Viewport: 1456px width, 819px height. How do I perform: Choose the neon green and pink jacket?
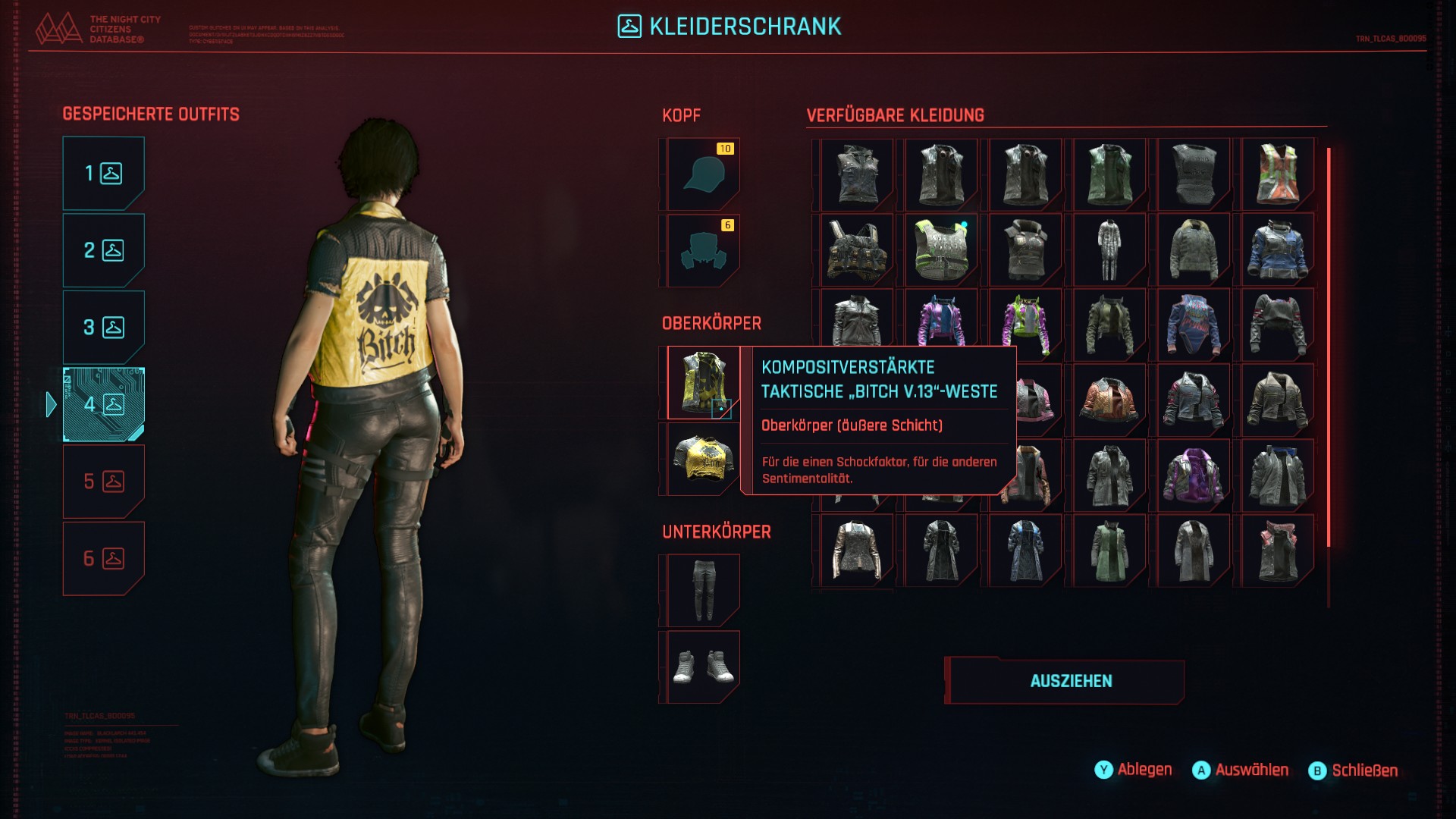point(1025,326)
